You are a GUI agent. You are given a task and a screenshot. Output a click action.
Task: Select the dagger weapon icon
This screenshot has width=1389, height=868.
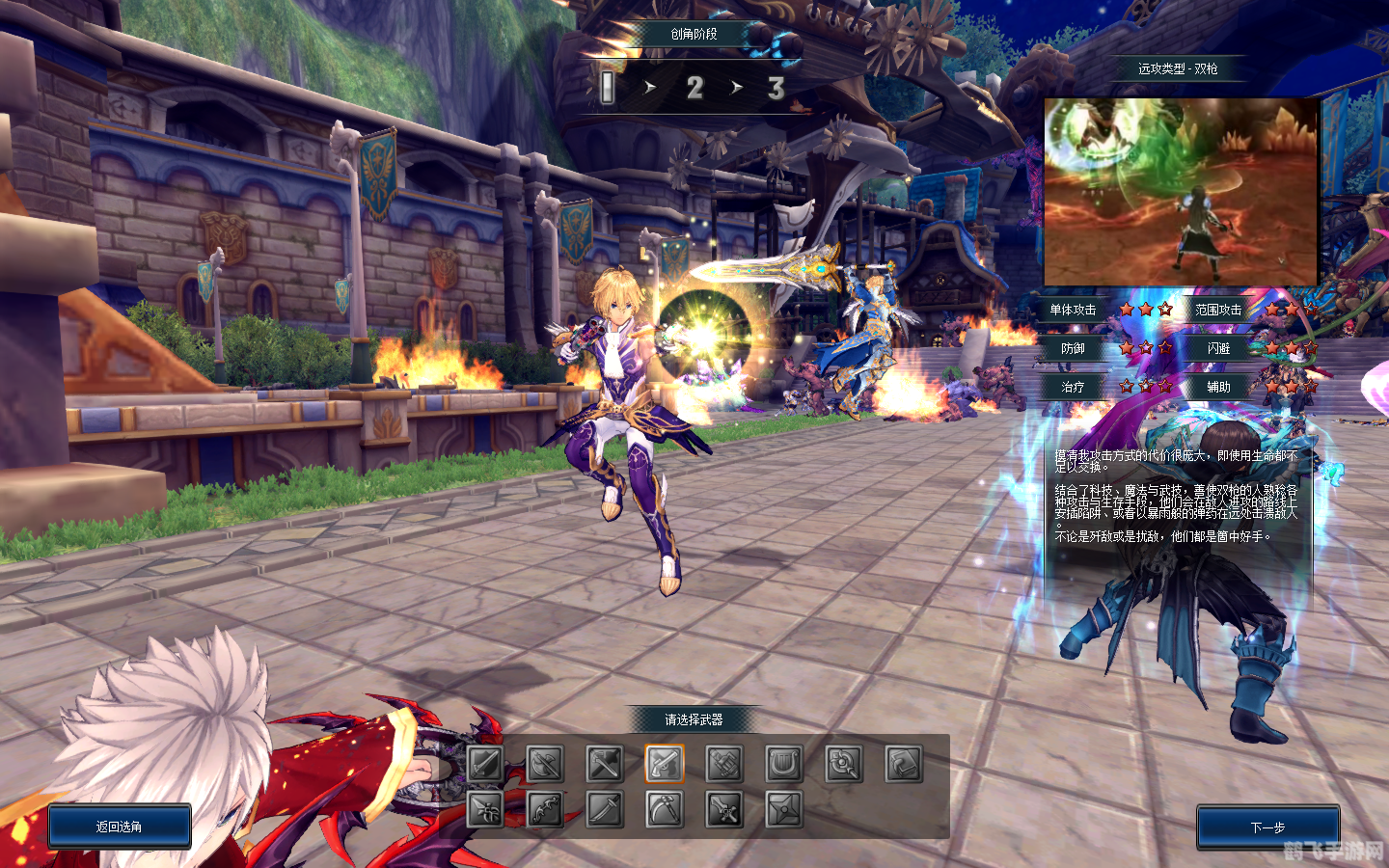pyautogui.click(x=485, y=809)
